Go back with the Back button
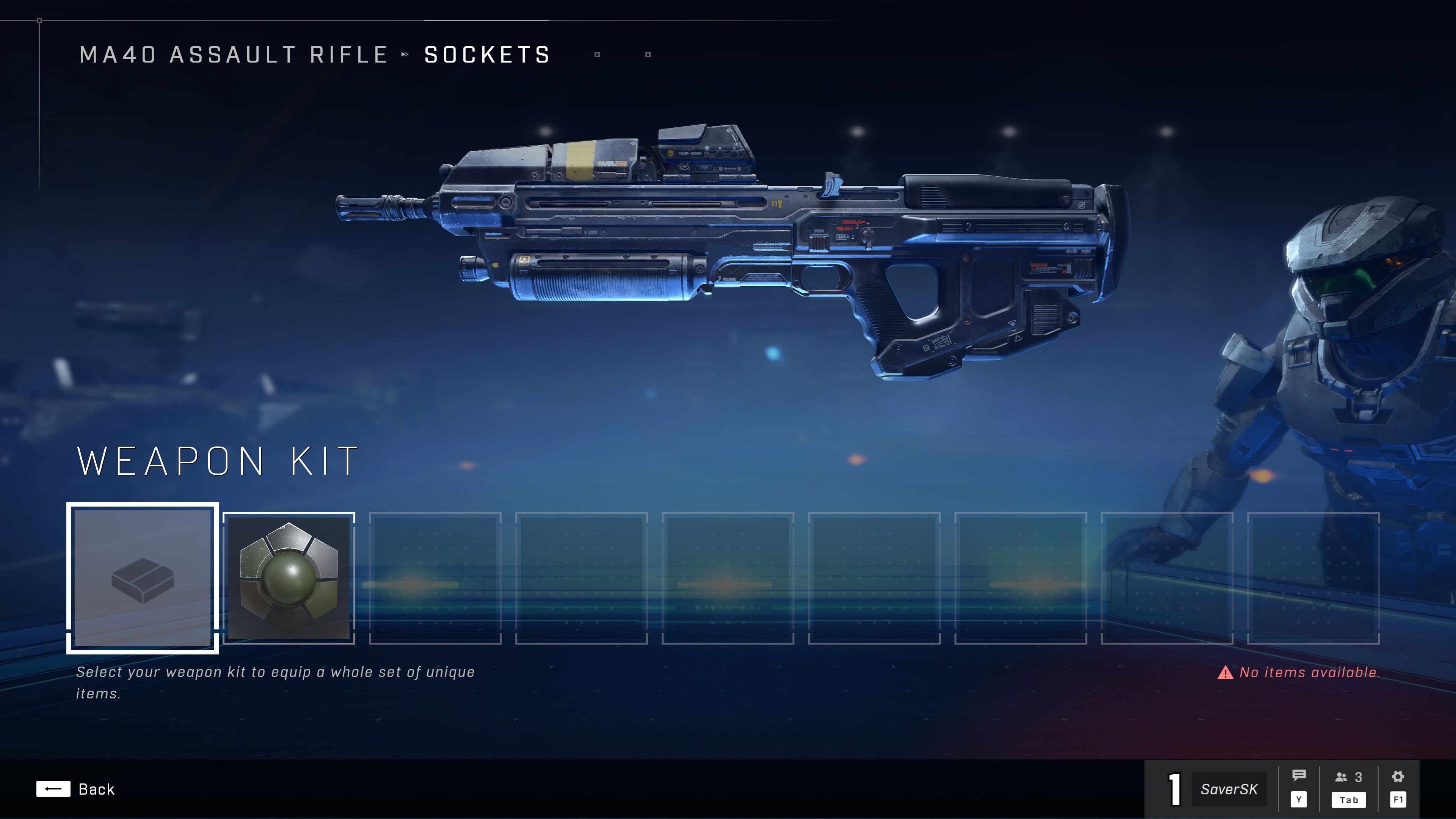 pos(76,789)
